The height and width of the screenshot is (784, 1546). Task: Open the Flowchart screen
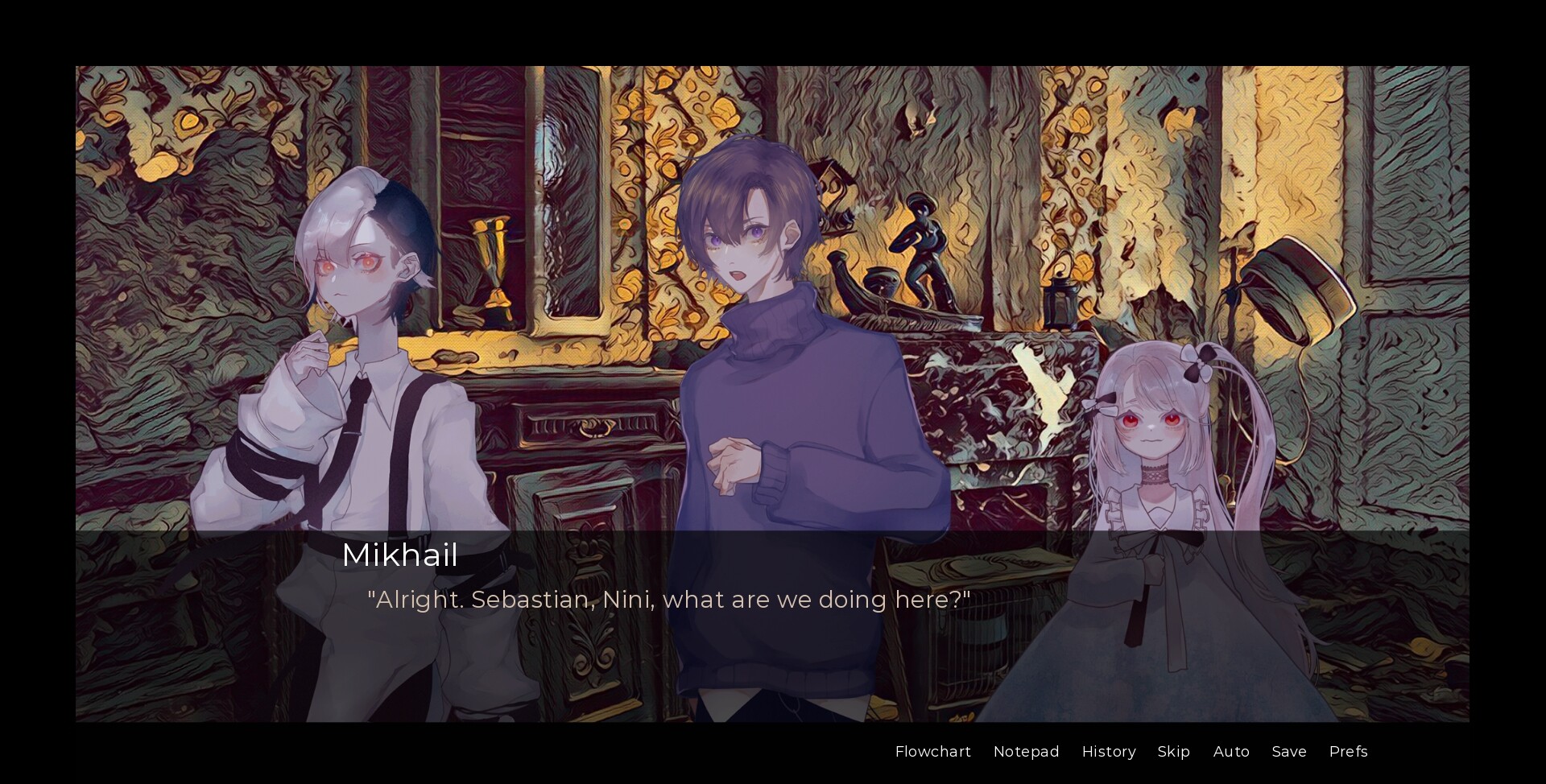coord(932,752)
